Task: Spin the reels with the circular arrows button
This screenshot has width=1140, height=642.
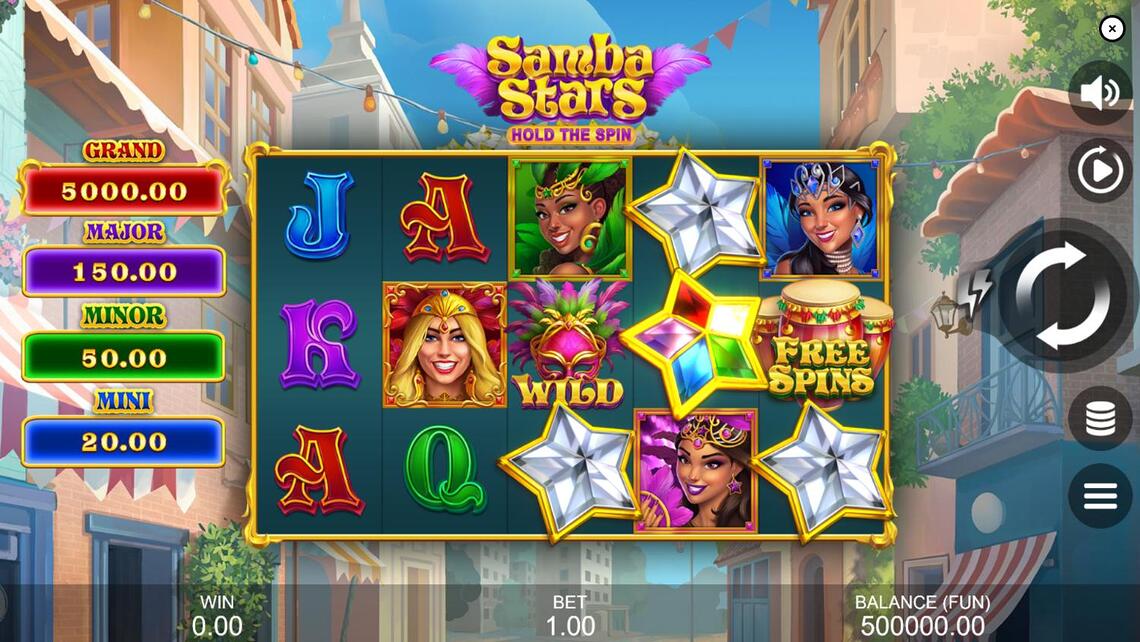Action: (1062, 295)
